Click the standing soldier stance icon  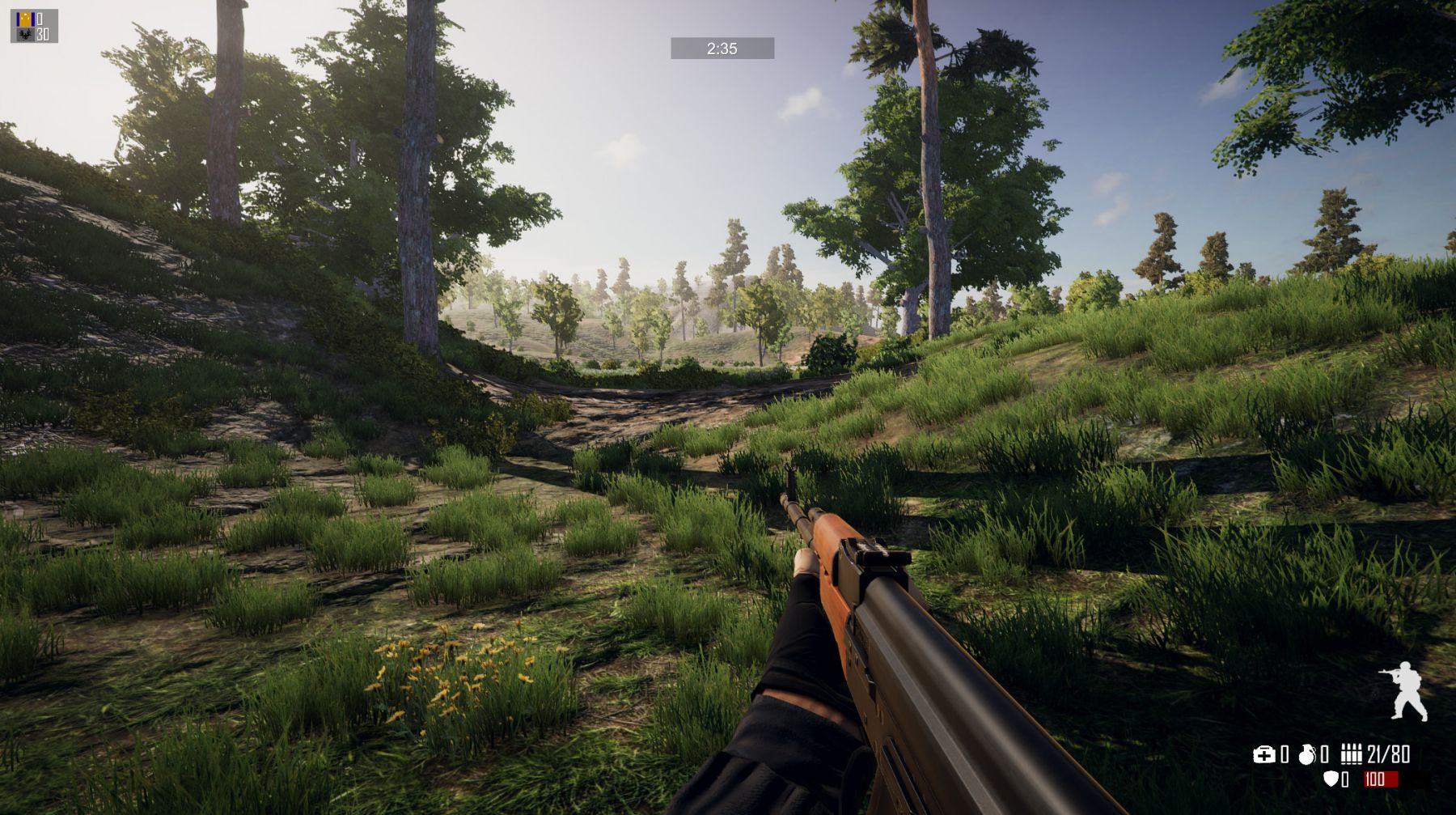pos(1405,691)
